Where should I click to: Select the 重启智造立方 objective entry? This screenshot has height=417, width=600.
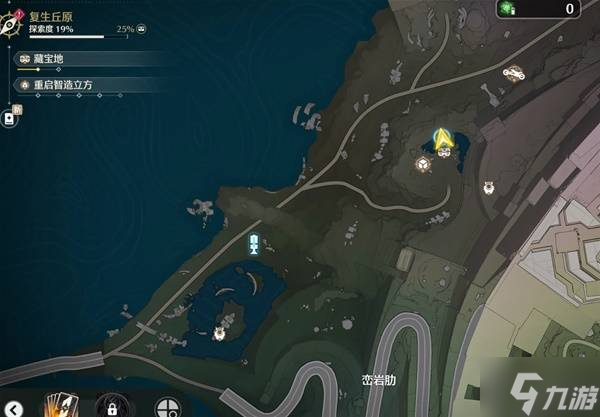click(62, 86)
